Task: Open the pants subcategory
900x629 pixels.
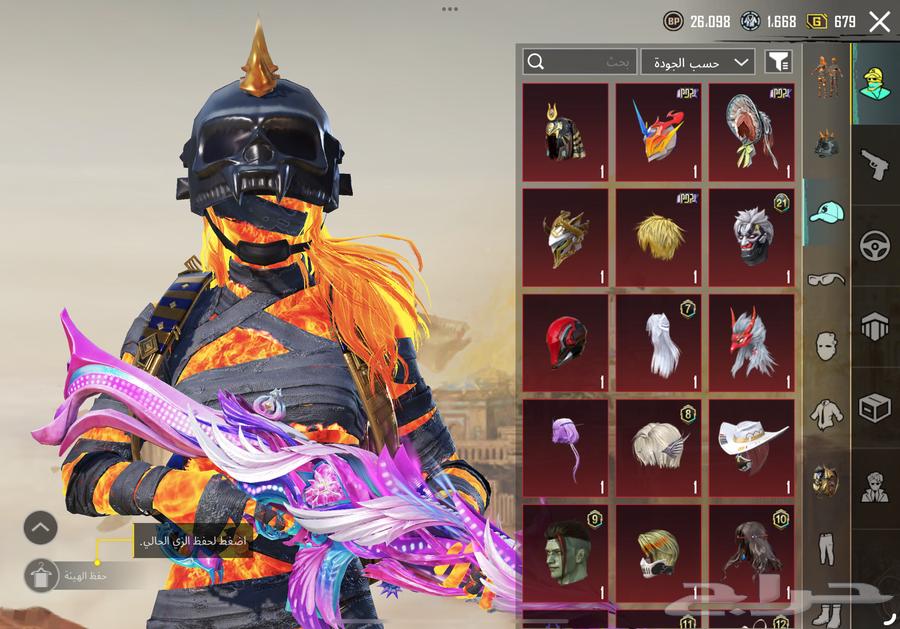Action: coord(826,547)
